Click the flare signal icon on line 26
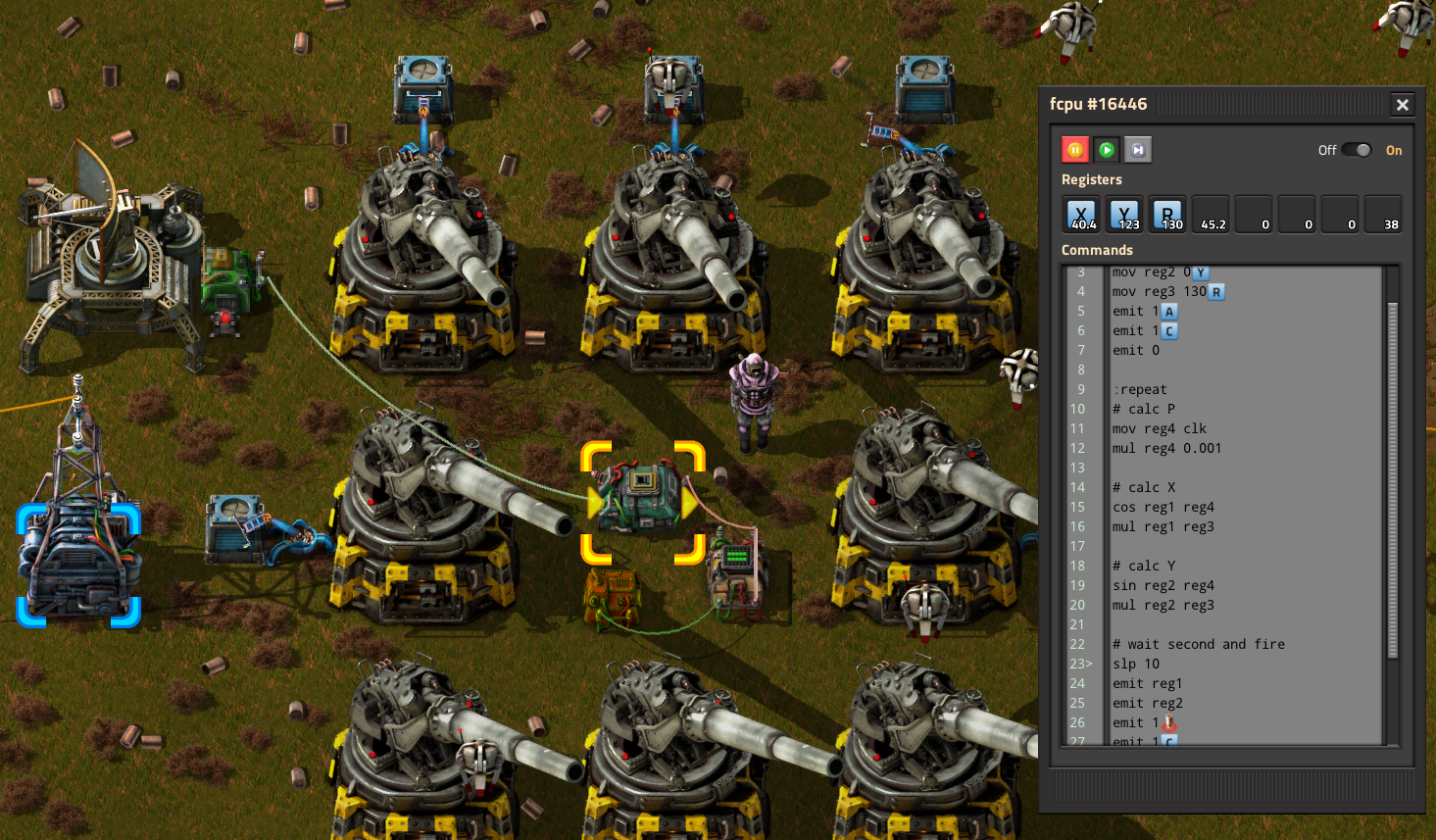Screen dimensions: 1436x840 coord(1171,722)
